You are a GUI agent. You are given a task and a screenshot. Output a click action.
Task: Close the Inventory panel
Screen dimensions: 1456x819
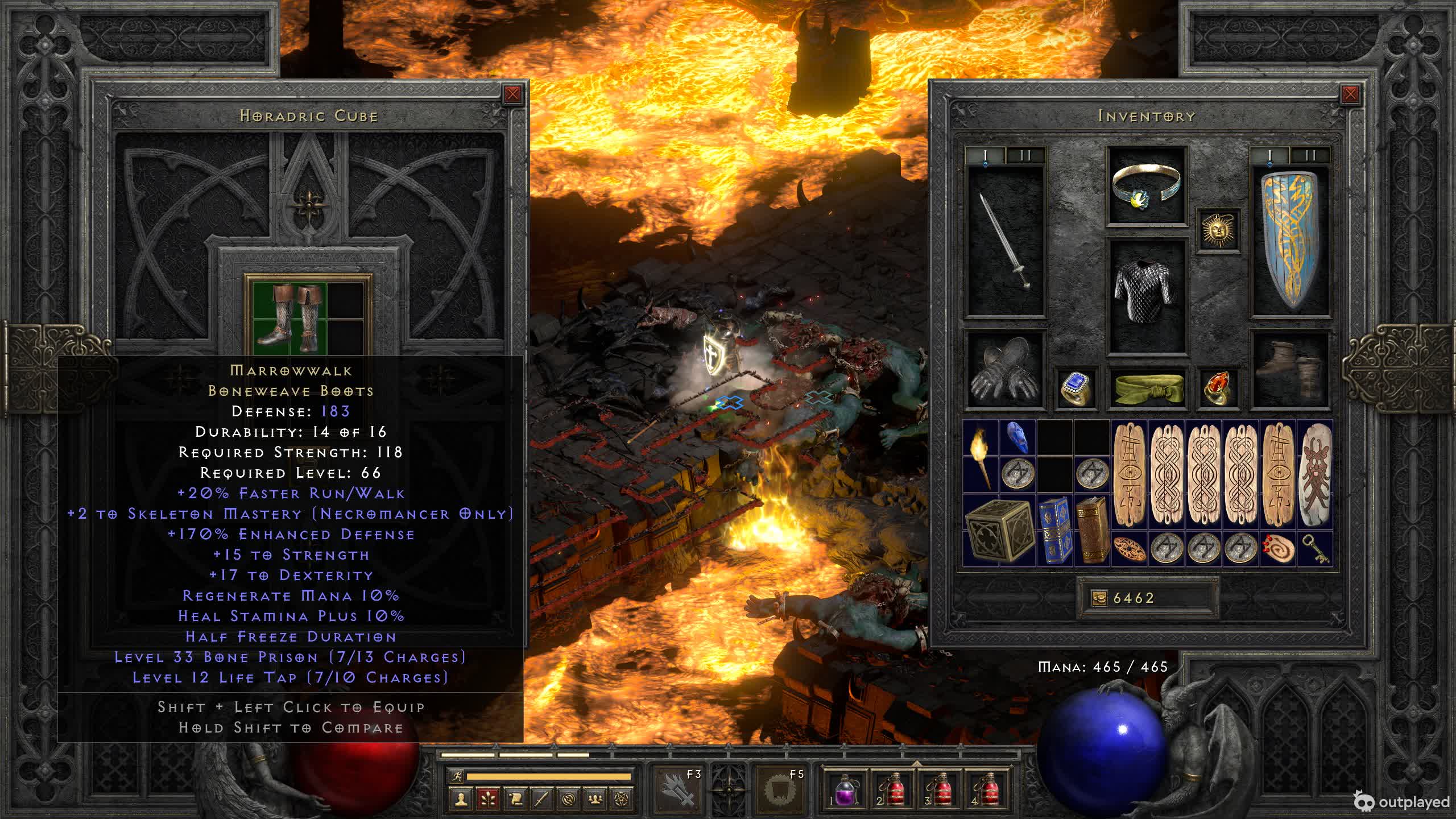click(1350, 94)
